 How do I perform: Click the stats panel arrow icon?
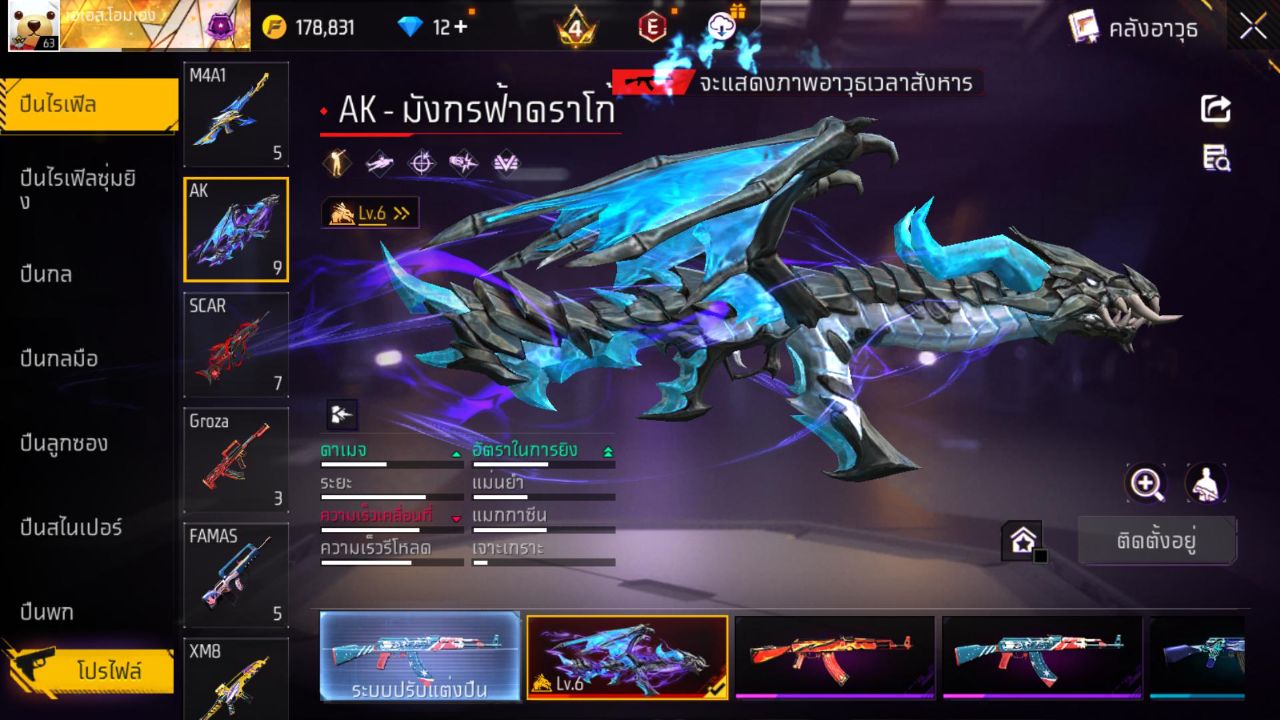(x=340, y=412)
